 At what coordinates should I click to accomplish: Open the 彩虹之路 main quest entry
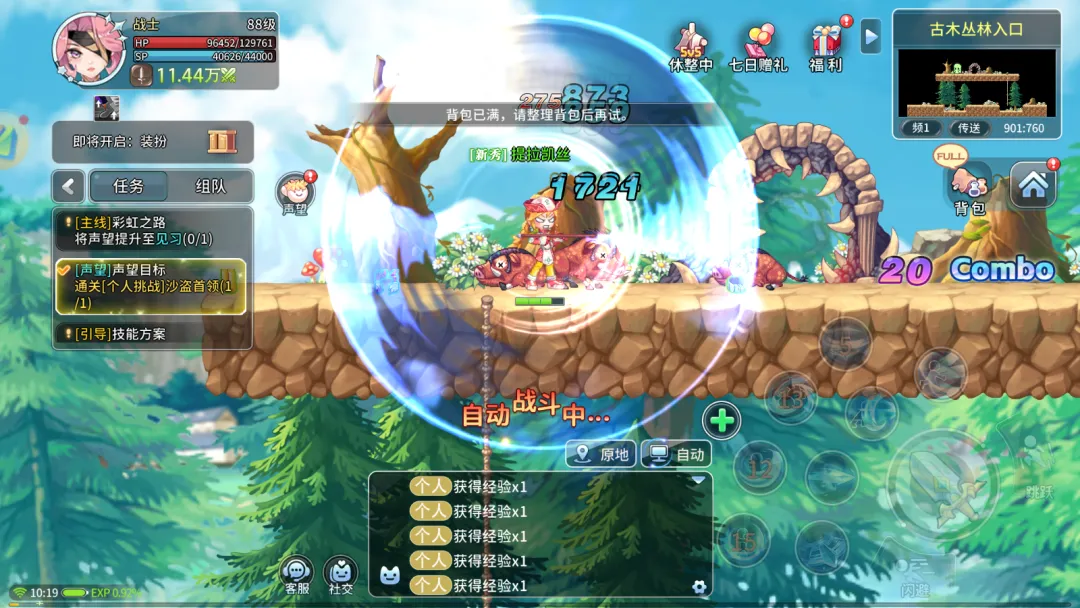[x=150, y=230]
